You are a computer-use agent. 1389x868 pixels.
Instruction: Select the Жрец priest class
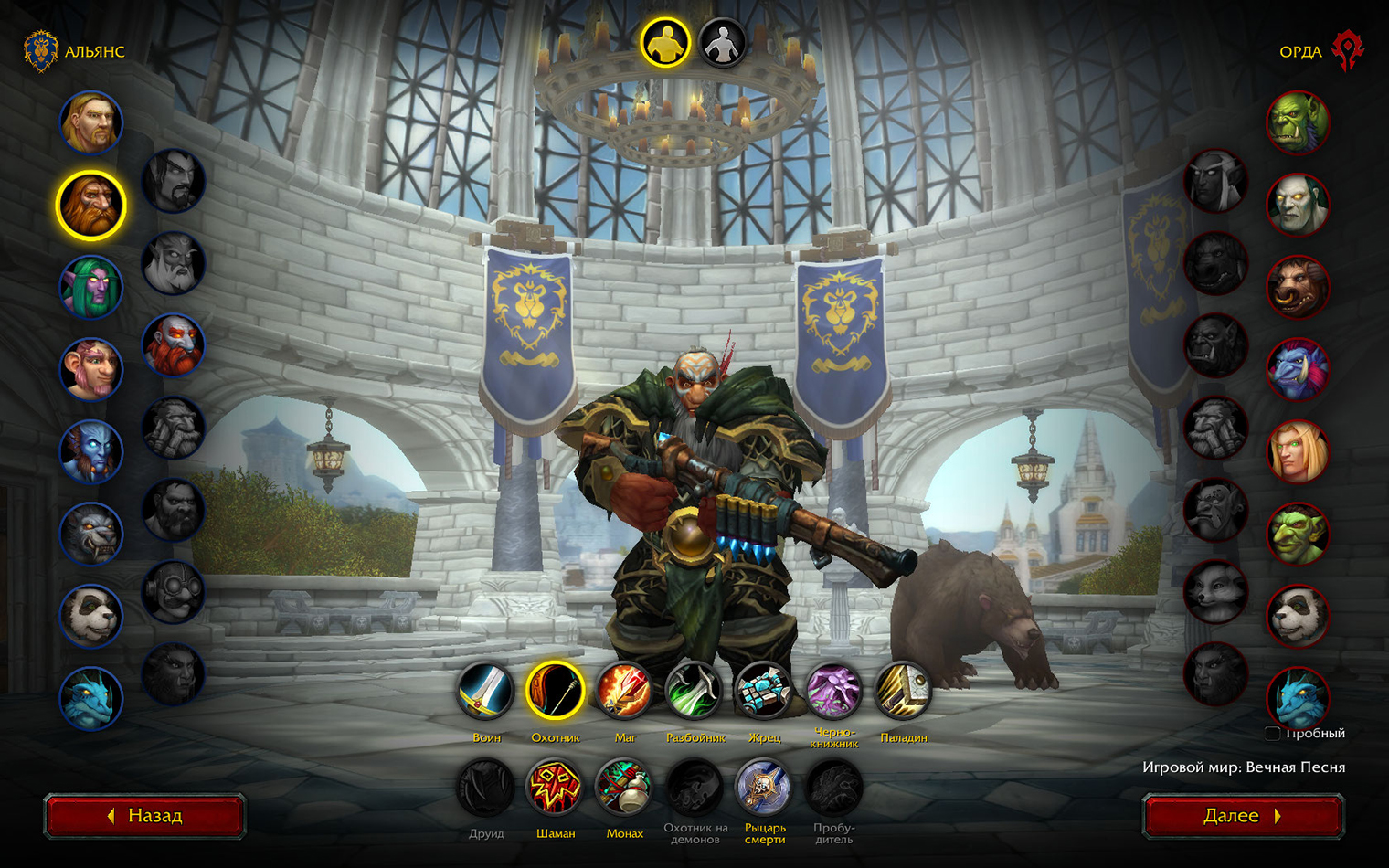pos(764,692)
